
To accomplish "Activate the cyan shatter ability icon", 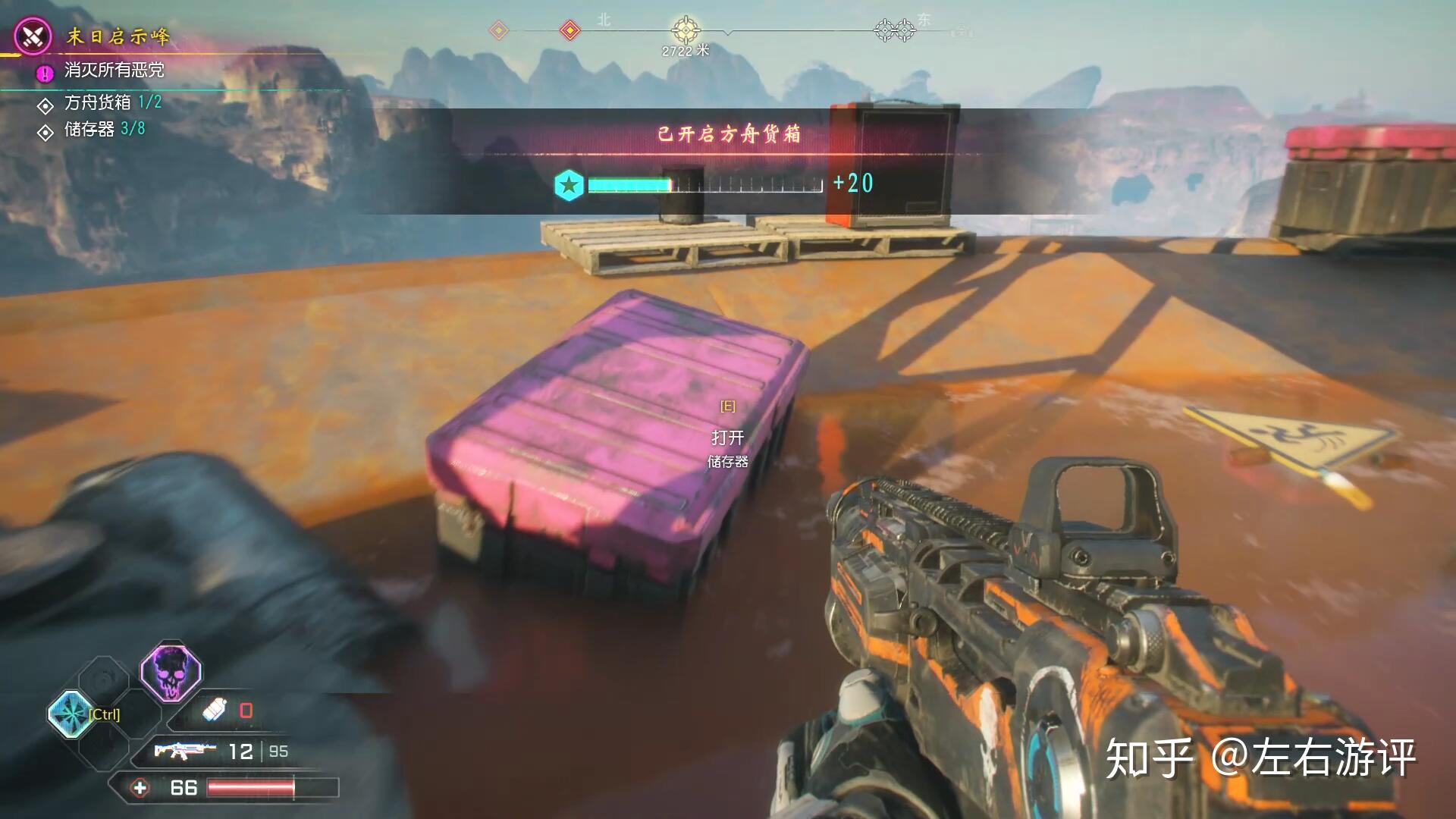I will coord(71,714).
